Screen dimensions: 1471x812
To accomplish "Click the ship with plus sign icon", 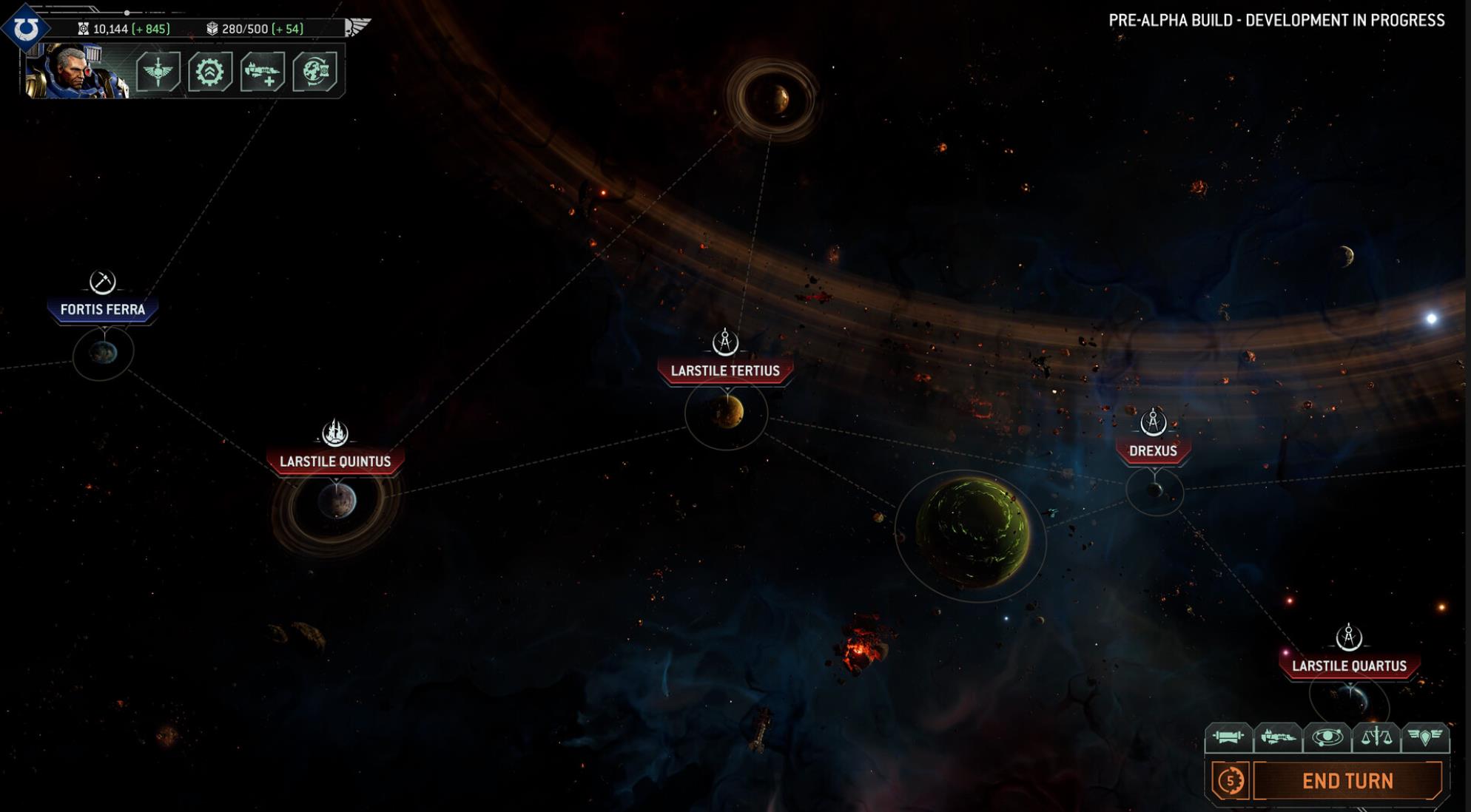I will 263,72.
